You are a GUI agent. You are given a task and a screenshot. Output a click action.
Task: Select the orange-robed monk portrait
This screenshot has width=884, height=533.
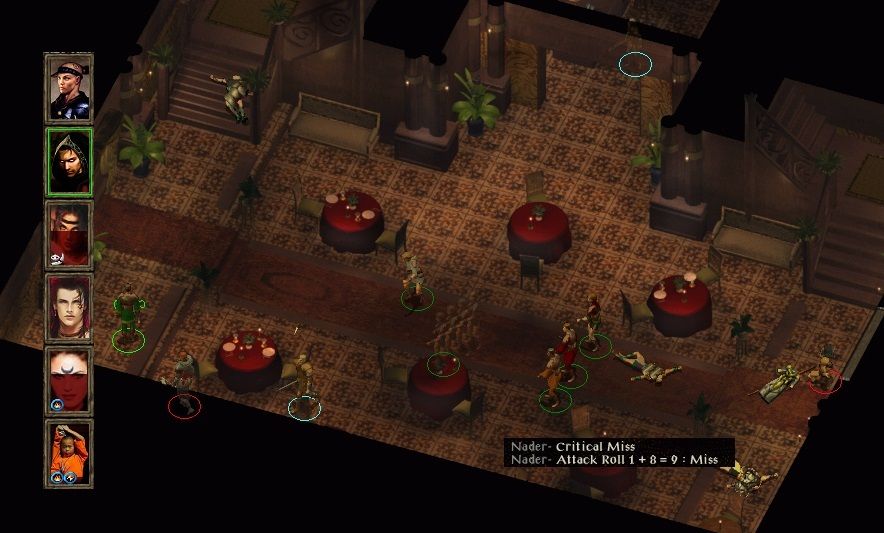click(68, 454)
